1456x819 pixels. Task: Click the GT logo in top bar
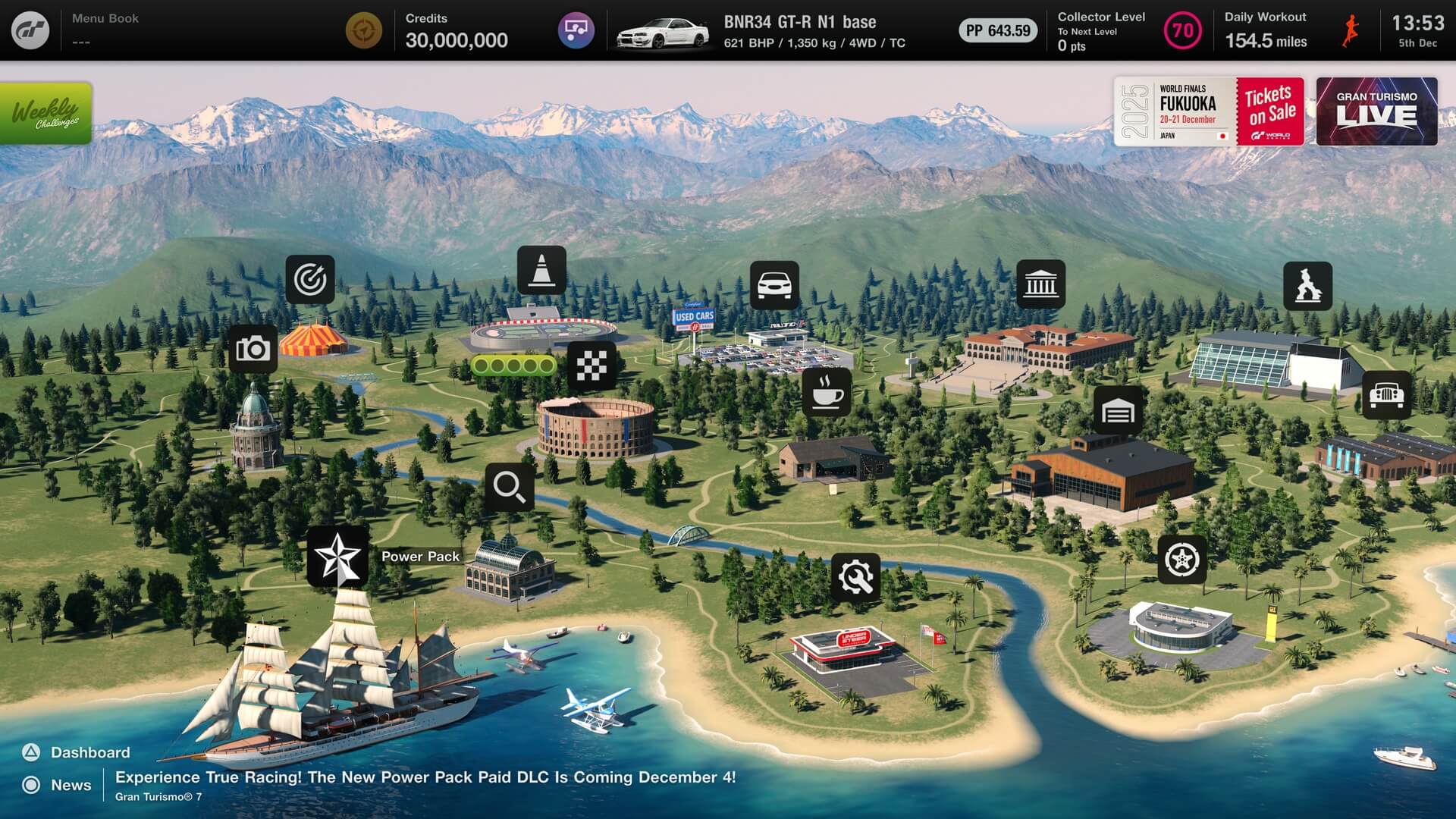tap(30, 30)
